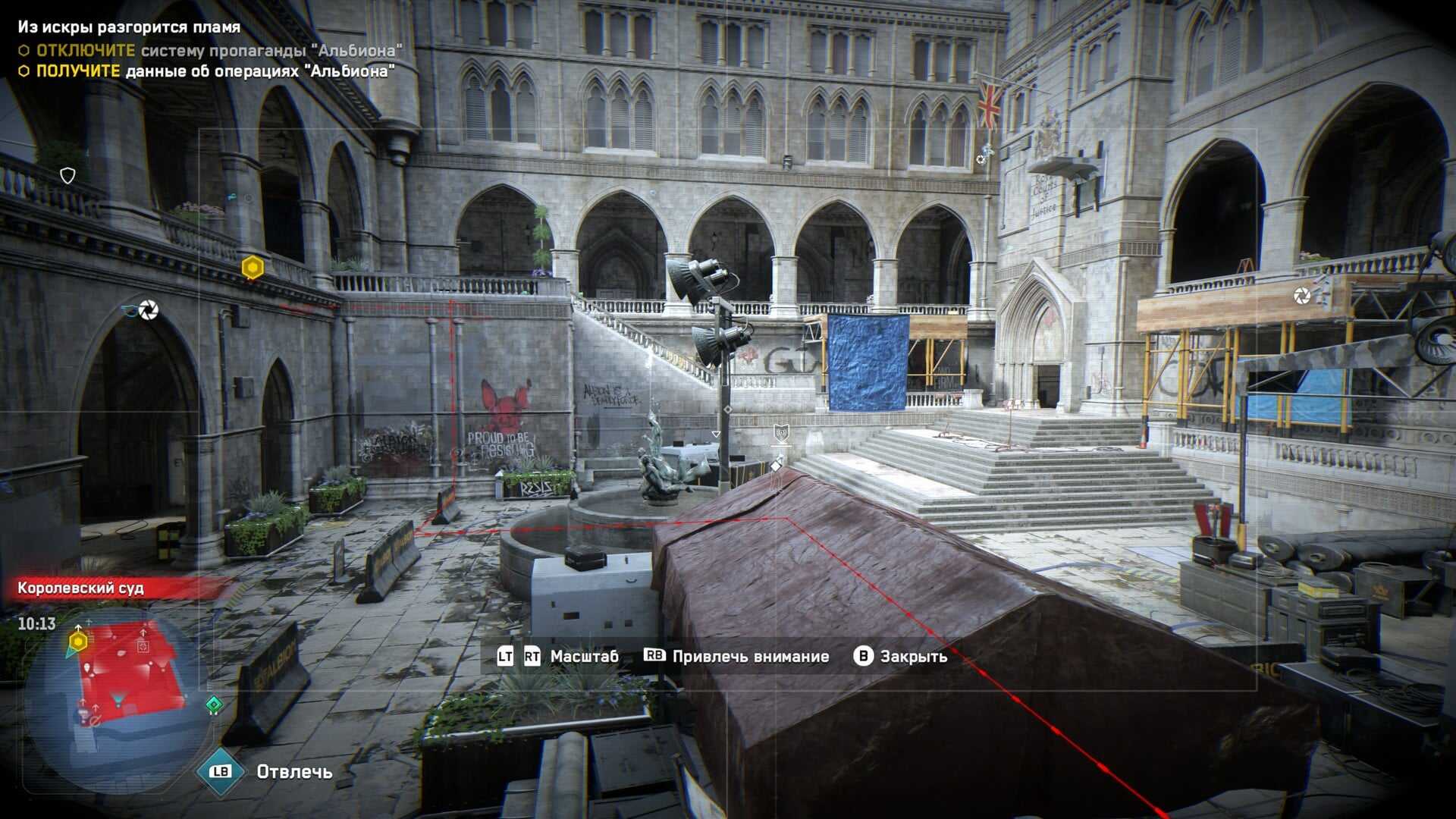Viewport: 1456px width, 819px height.
Task: Click the "Королевский суд" location banner
Action: (81, 588)
